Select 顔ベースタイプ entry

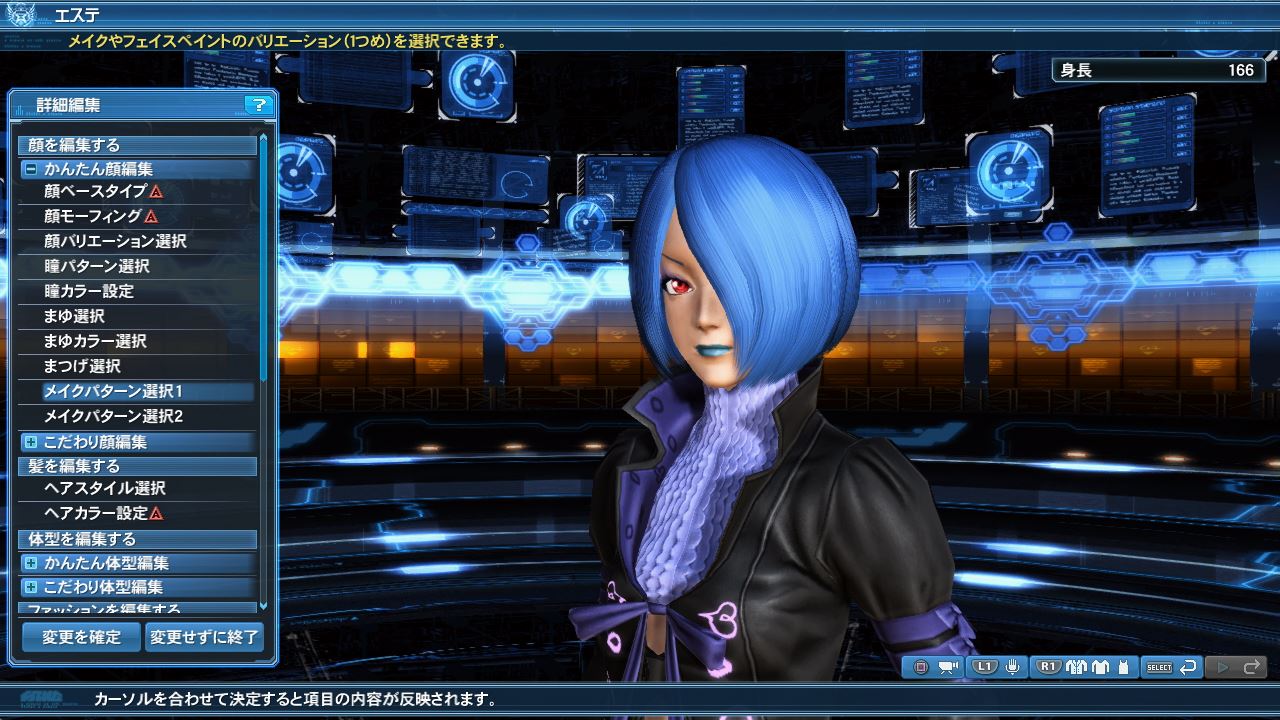[x=96, y=191]
